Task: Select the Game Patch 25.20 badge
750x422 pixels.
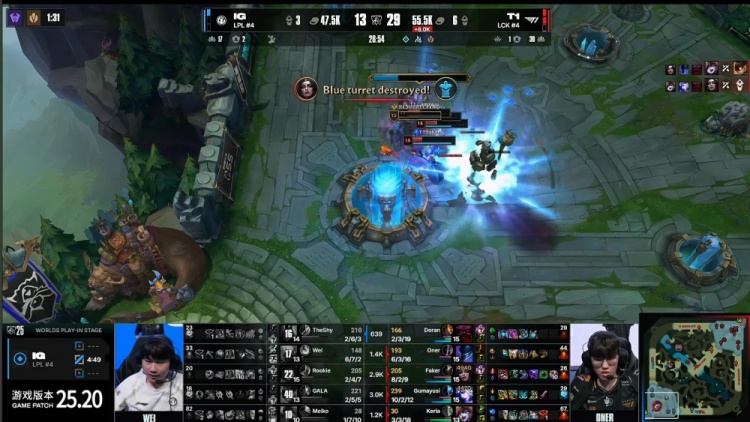Action: (x=56, y=400)
